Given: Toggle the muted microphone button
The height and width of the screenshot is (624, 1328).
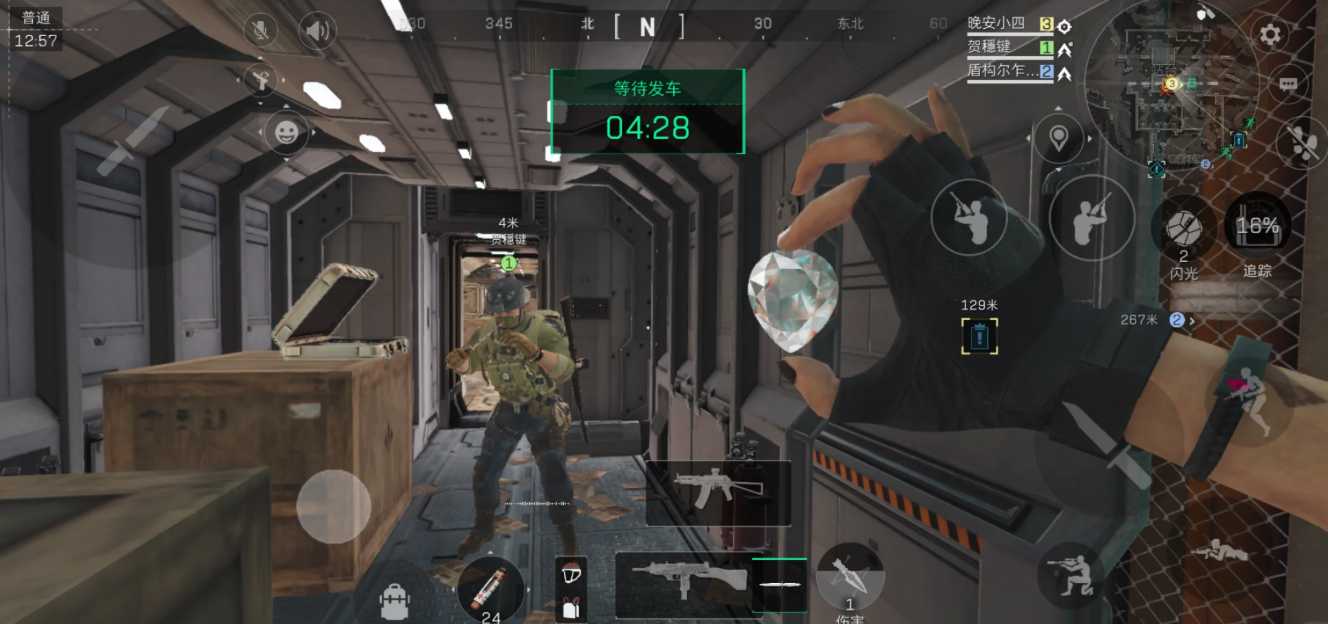Looking at the screenshot, I should click(262, 30).
